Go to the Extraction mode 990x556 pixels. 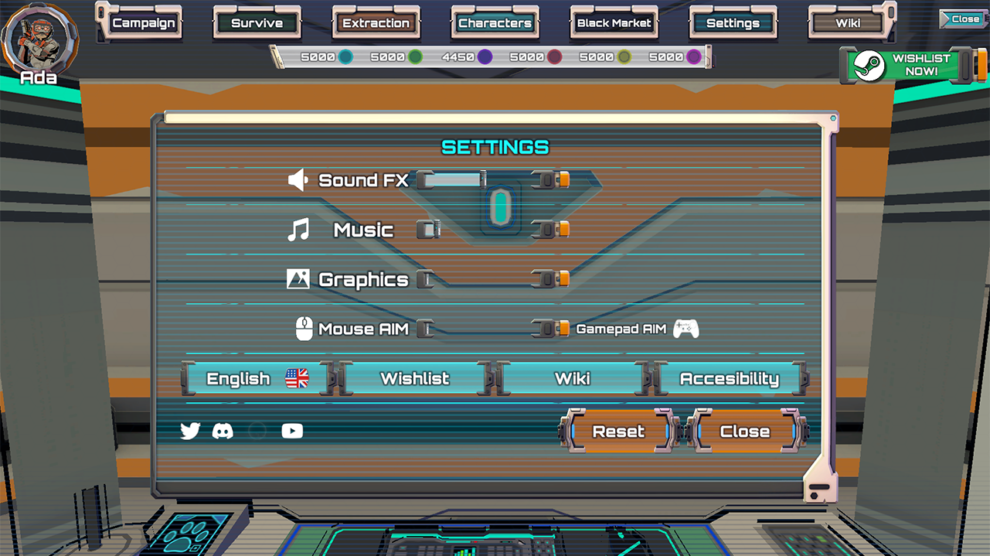pos(376,23)
